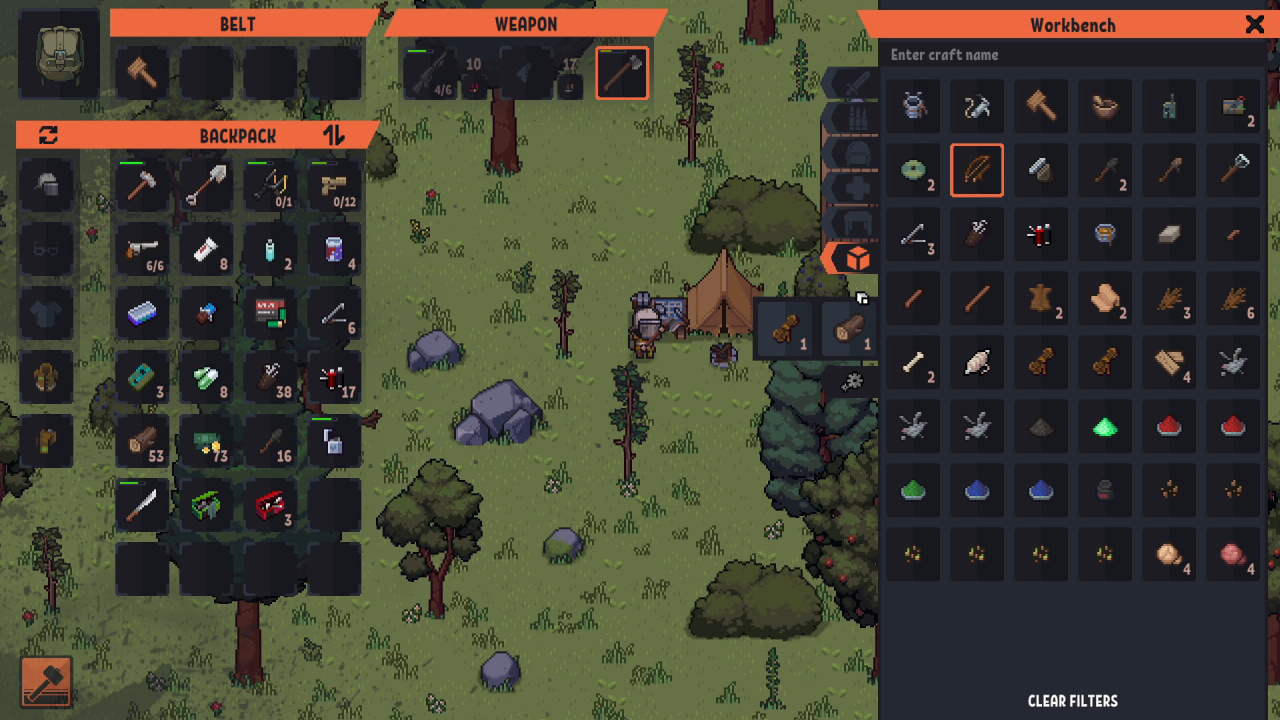
Task: Select the bone crafting item
Action: pyautogui.click(x=913, y=363)
